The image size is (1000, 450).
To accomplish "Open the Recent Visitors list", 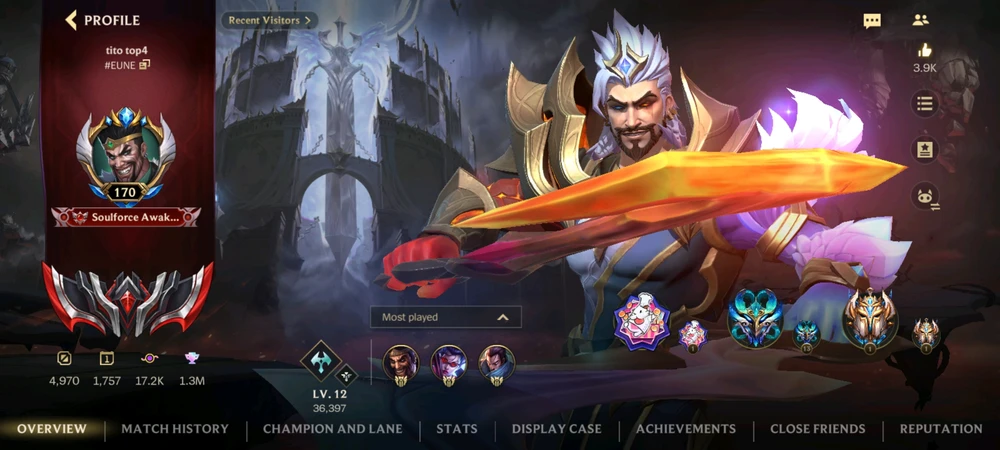I will [x=268, y=20].
